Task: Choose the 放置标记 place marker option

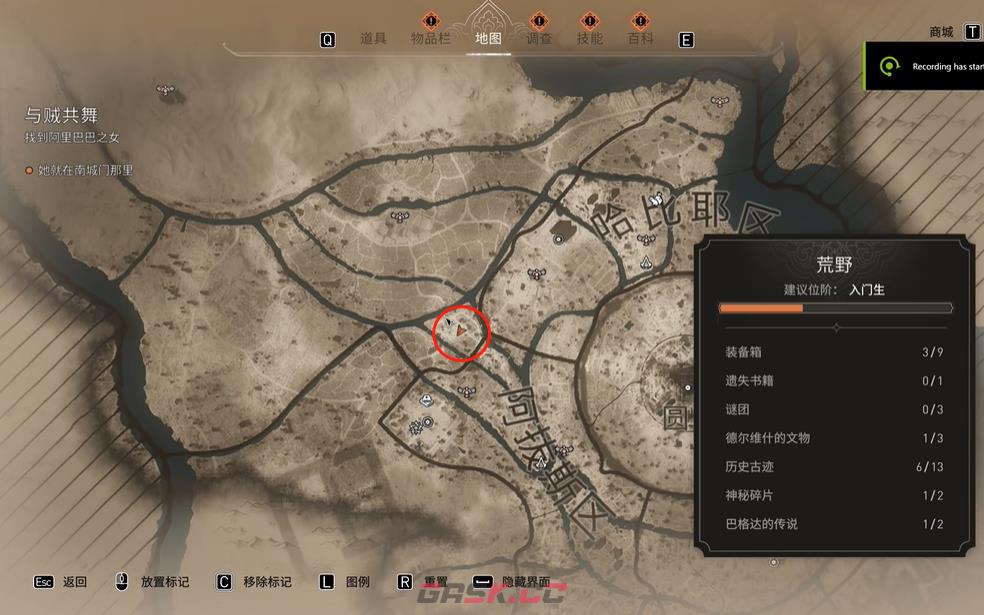Action: [163, 582]
